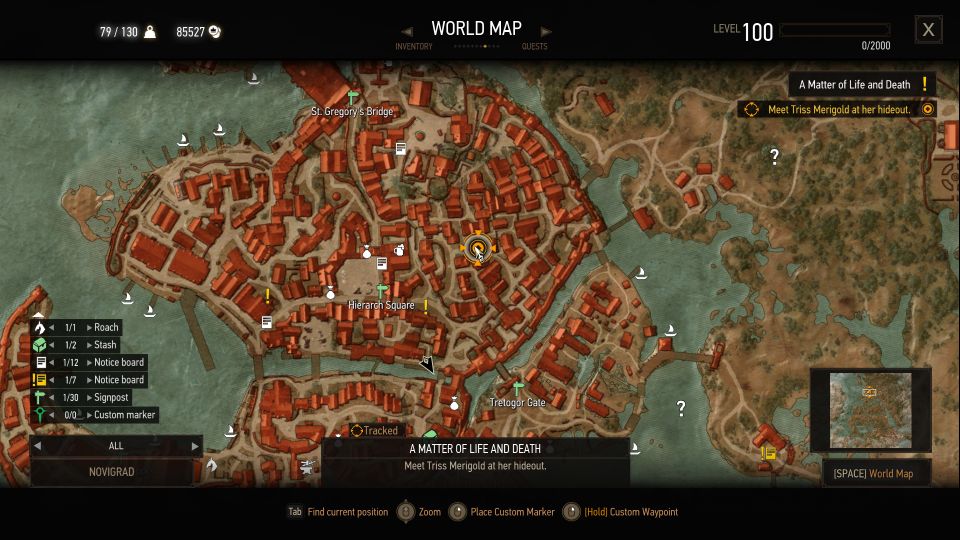This screenshot has width=960, height=540.
Task: Open the world map thumbnail preview
Action: [870, 410]
